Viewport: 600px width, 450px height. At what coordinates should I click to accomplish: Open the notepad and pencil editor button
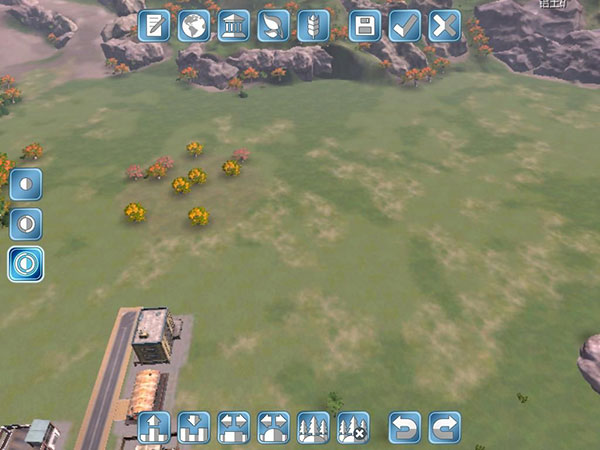[x=154, y=25]
